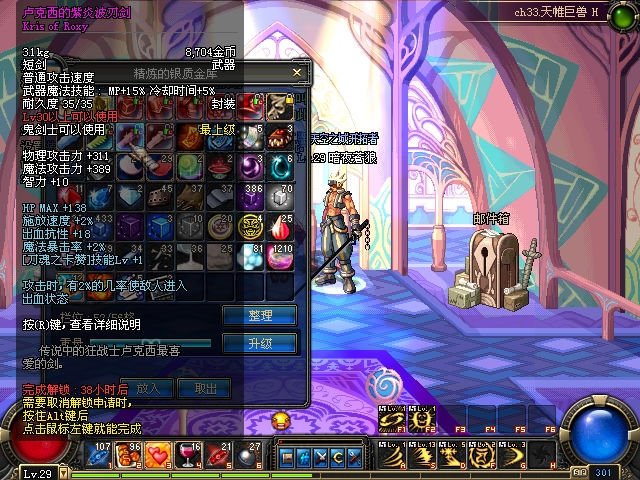Click the 放入 deposit button

pos(147,387)
